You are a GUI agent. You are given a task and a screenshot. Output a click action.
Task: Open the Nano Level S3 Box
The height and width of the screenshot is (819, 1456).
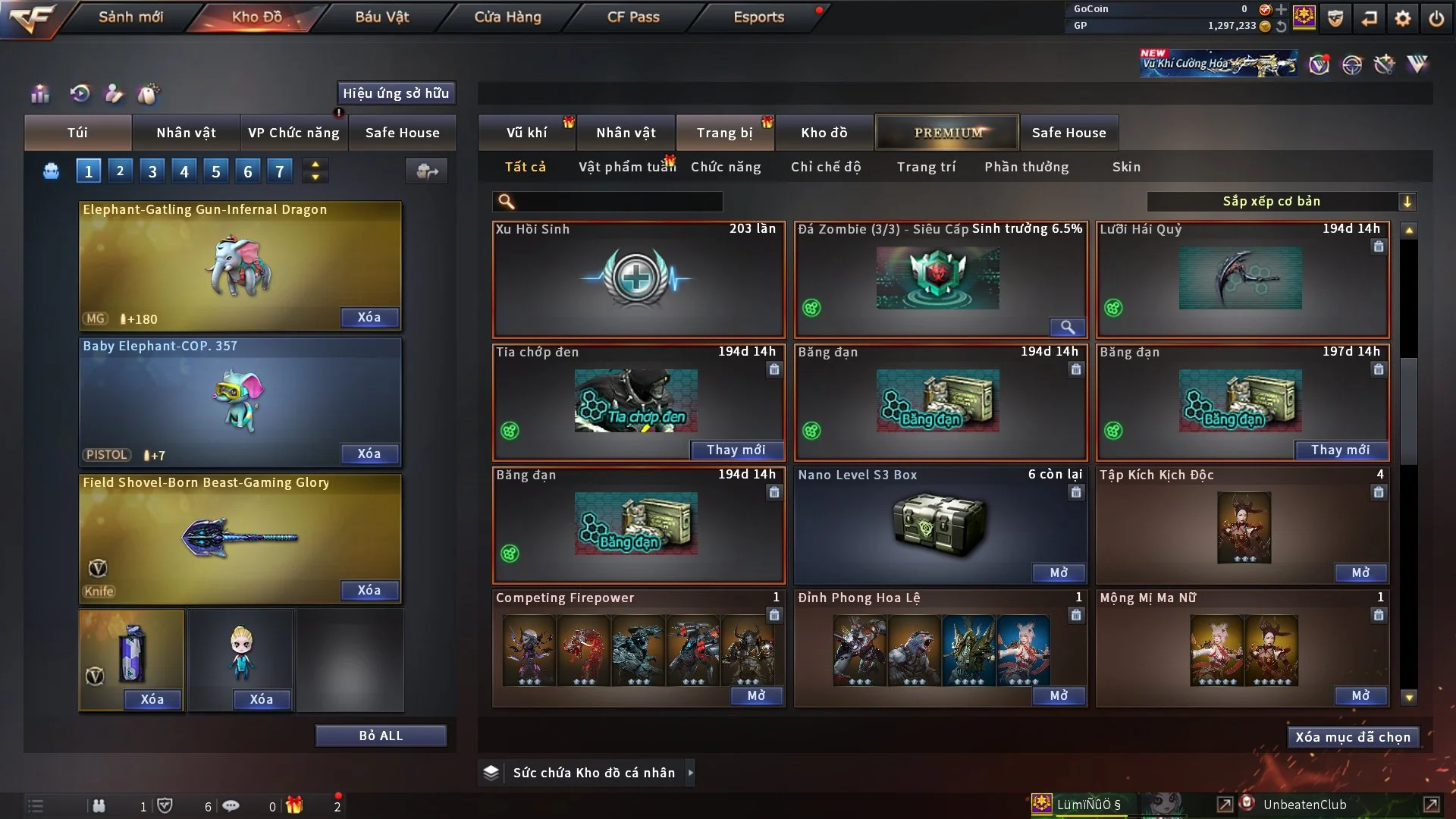1059,573
